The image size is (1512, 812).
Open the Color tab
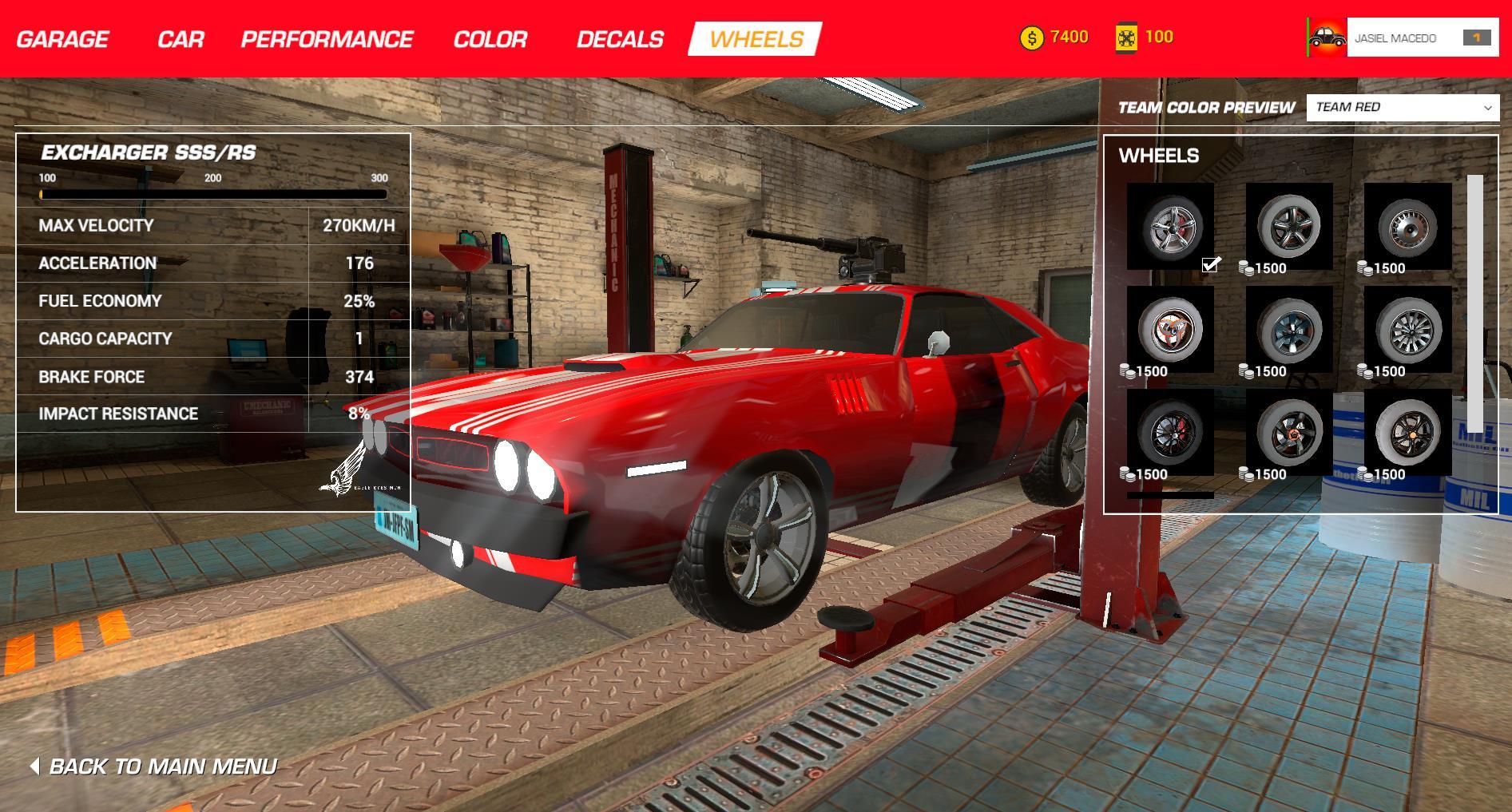click(490, 39)
